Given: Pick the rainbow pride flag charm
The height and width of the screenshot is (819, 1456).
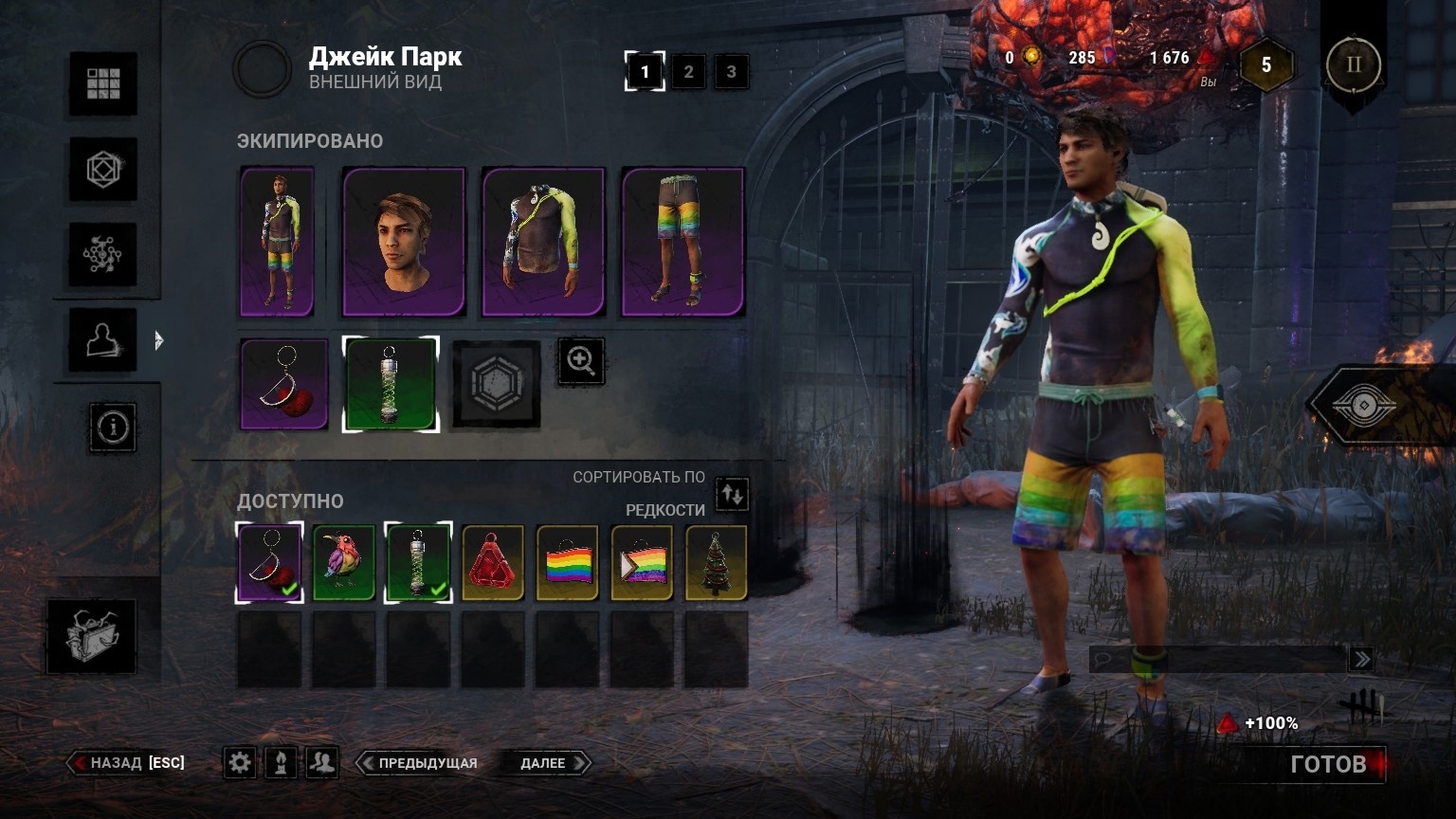Looking at the screenshot, I should click(x=567, y=563).
